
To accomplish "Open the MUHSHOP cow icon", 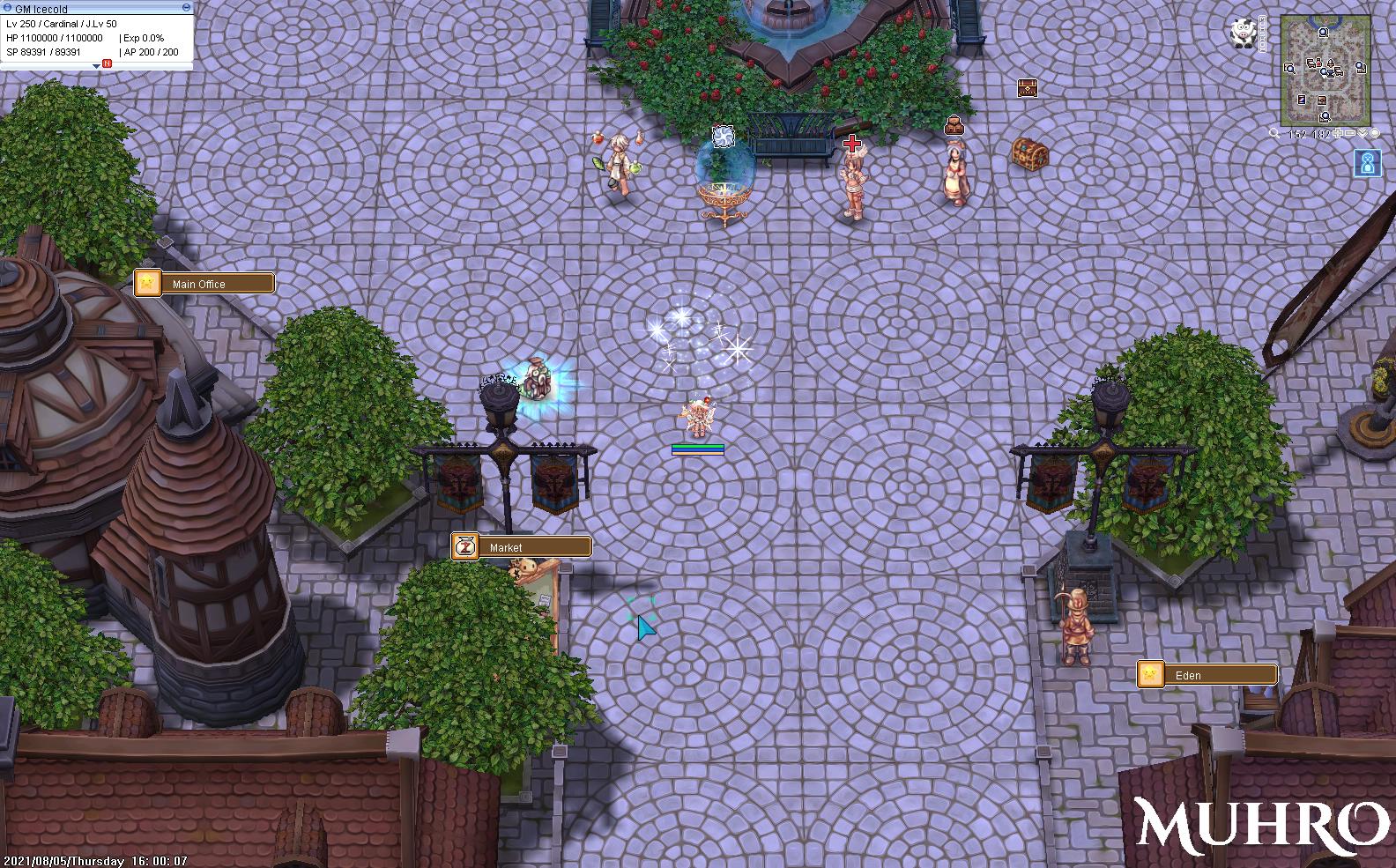I will [x=1244, y=33].
